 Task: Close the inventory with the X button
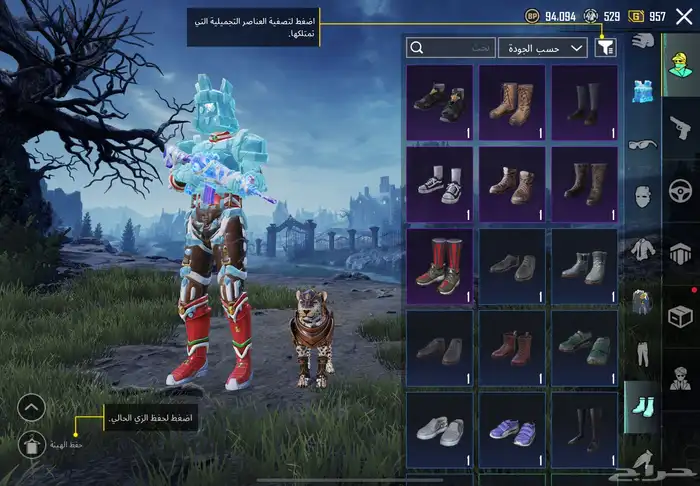[x=685, y=16]
